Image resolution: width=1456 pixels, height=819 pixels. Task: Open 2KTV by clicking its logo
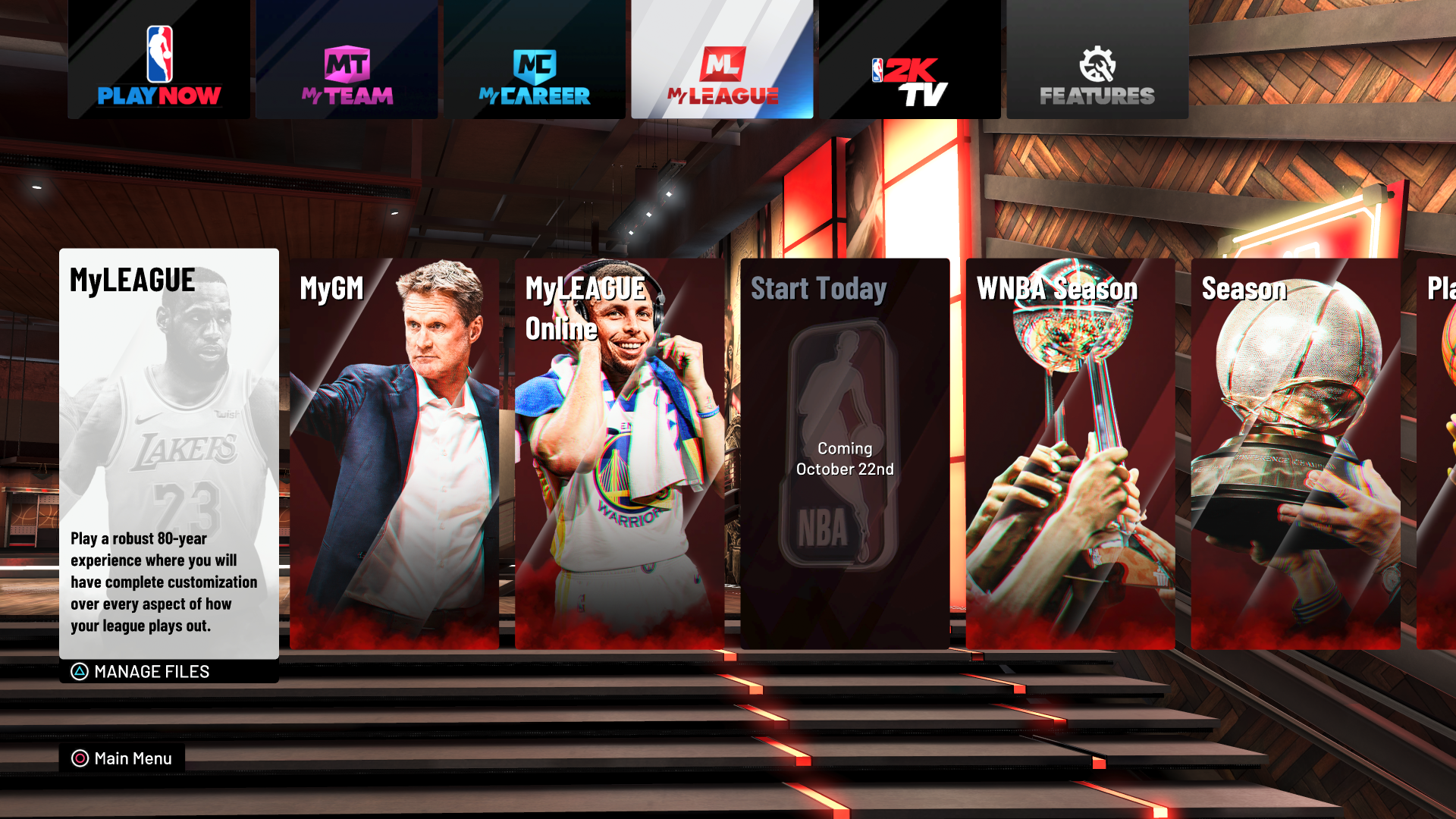point(908,76)
